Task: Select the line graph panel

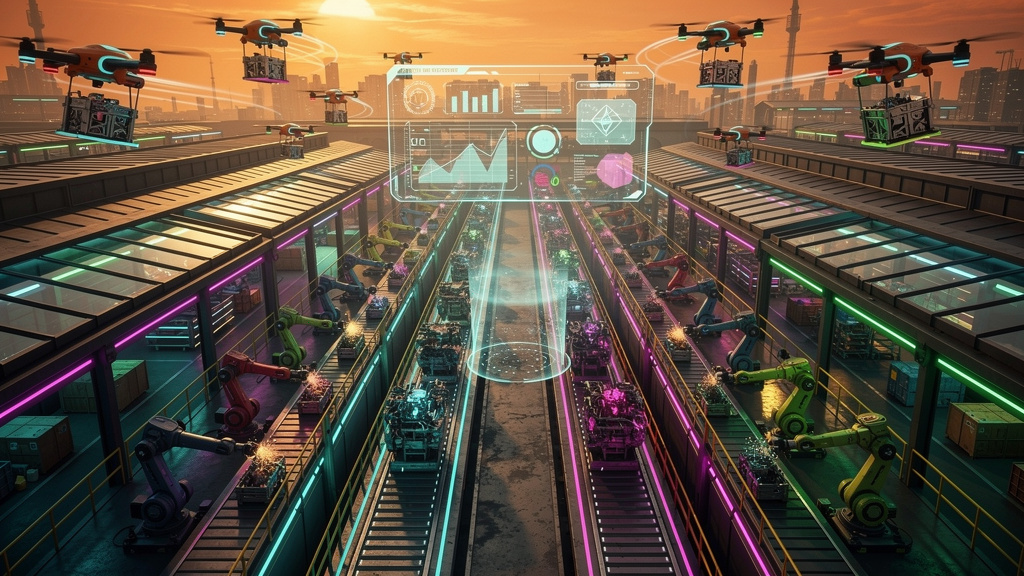Action: click(461, 157)
